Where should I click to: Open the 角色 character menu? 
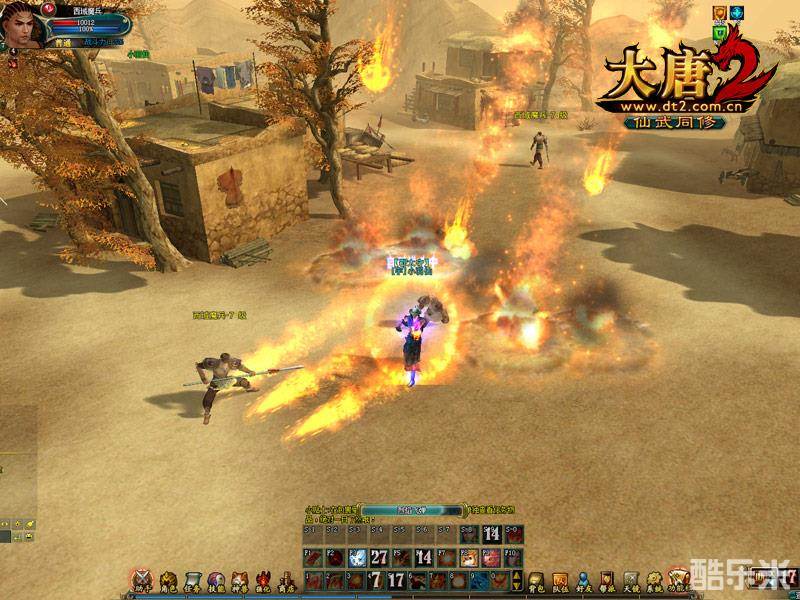click(168, 580)
